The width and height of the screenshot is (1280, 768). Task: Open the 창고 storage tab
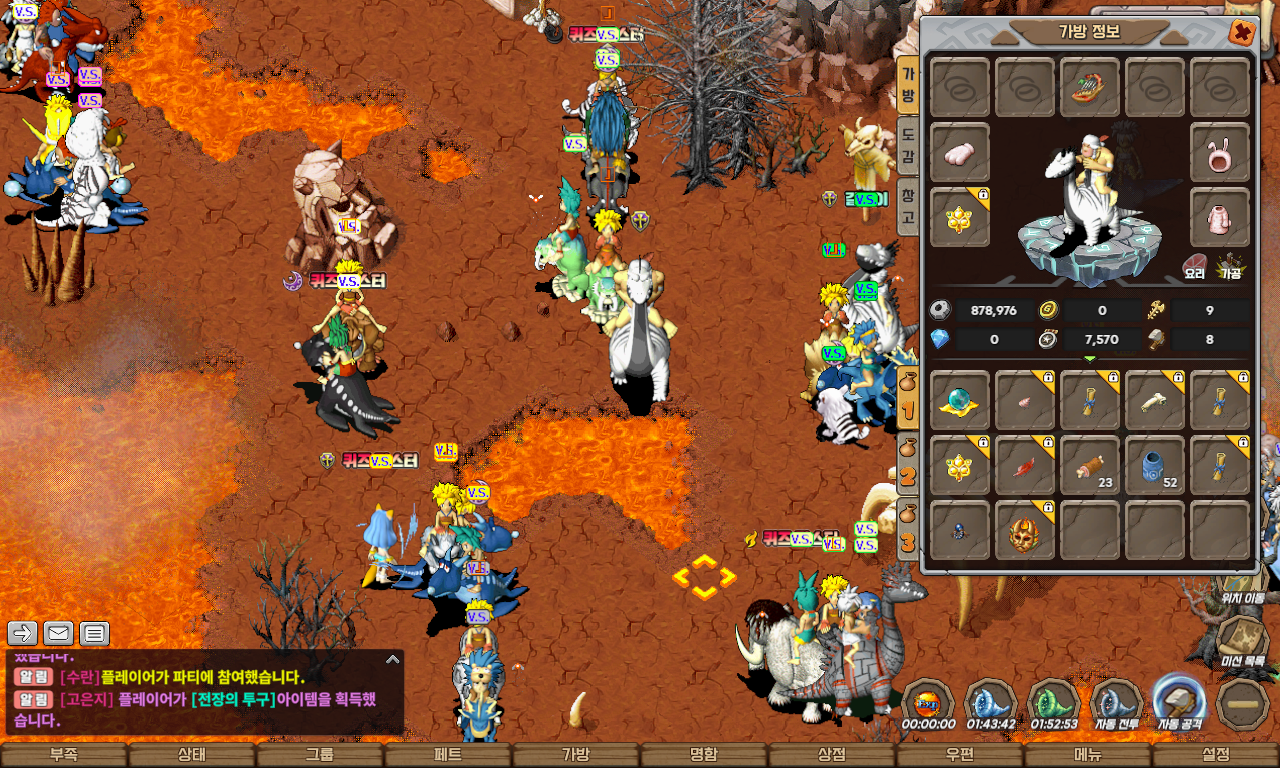tap(908, 204)
